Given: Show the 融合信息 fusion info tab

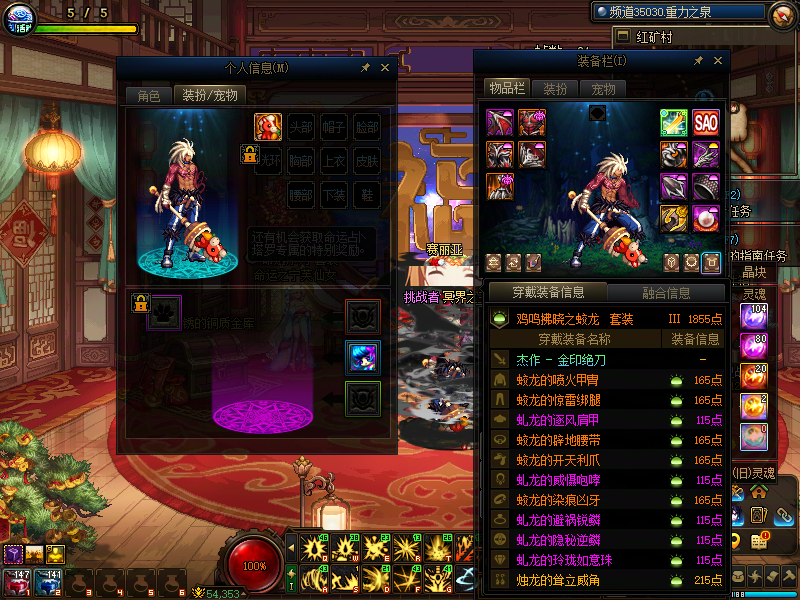Looking at the screenshot, I should coord(665,293).
